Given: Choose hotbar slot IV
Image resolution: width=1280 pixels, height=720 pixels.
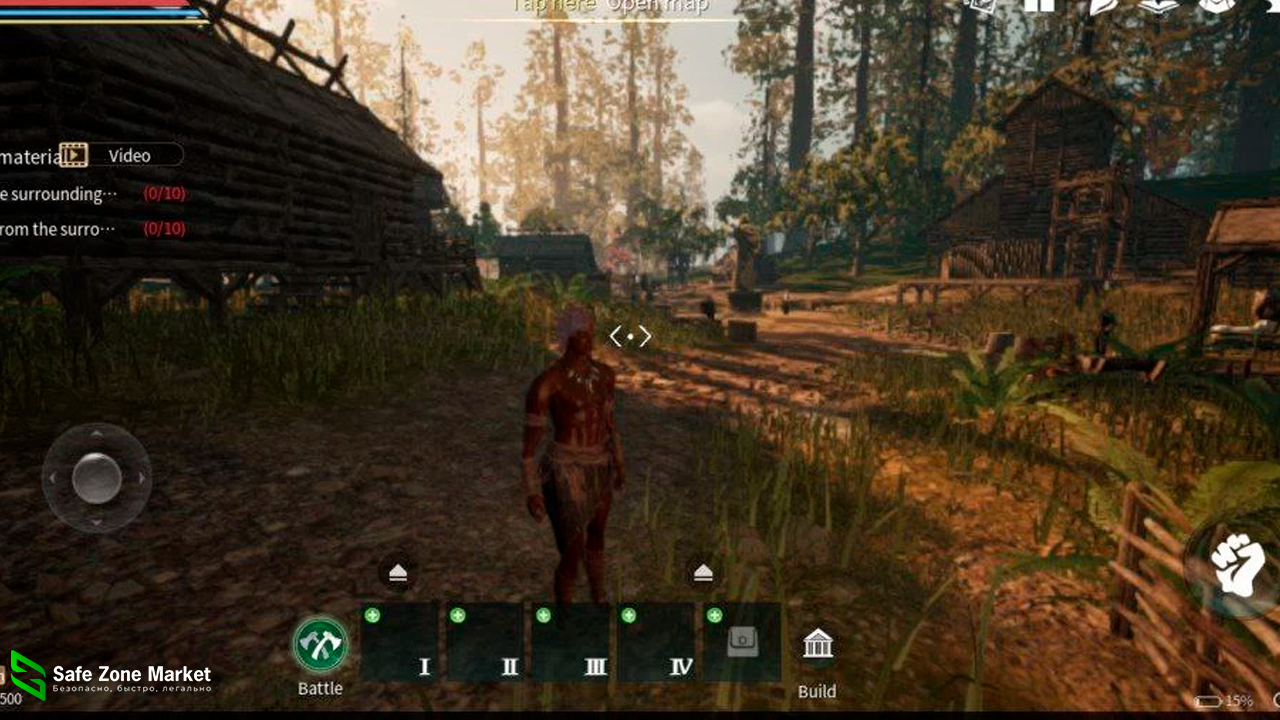Looking at the screenshot, I should pos(656,643).
